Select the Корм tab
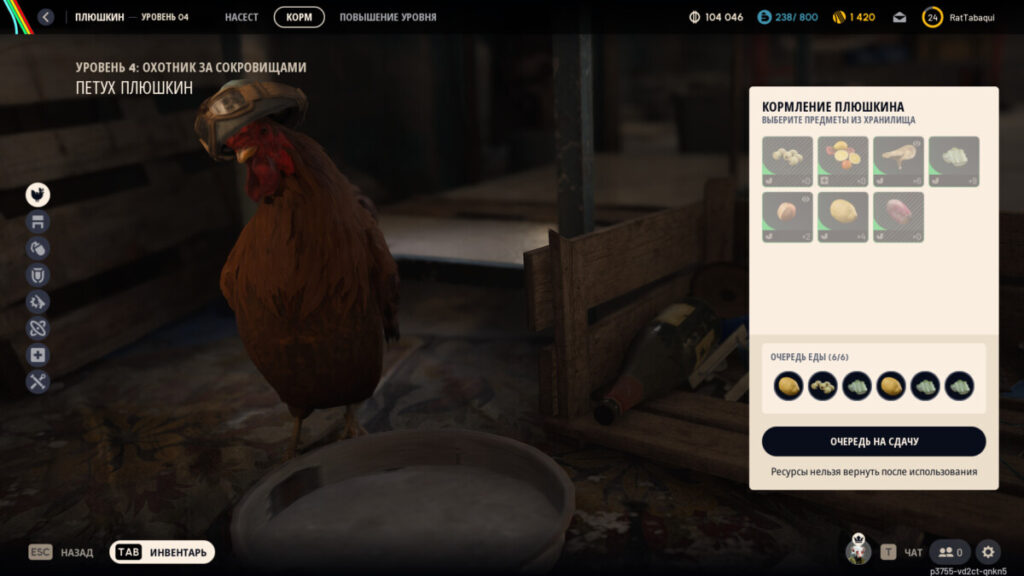The width and height of the screenshot is (1024, 576). (299, 17)
